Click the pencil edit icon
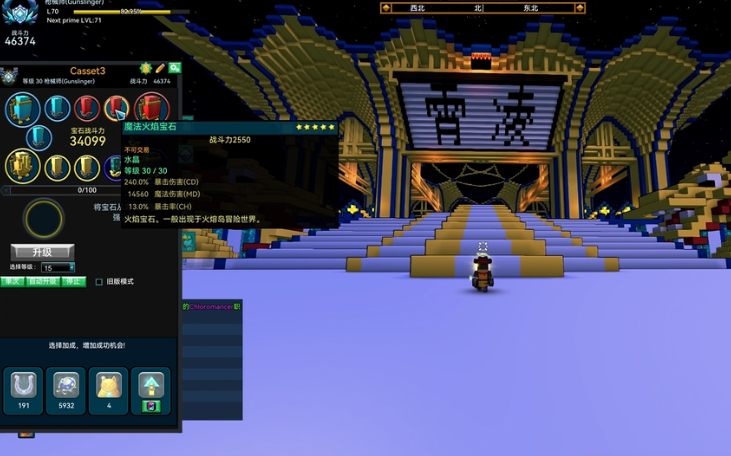 [x=160, y=68]
